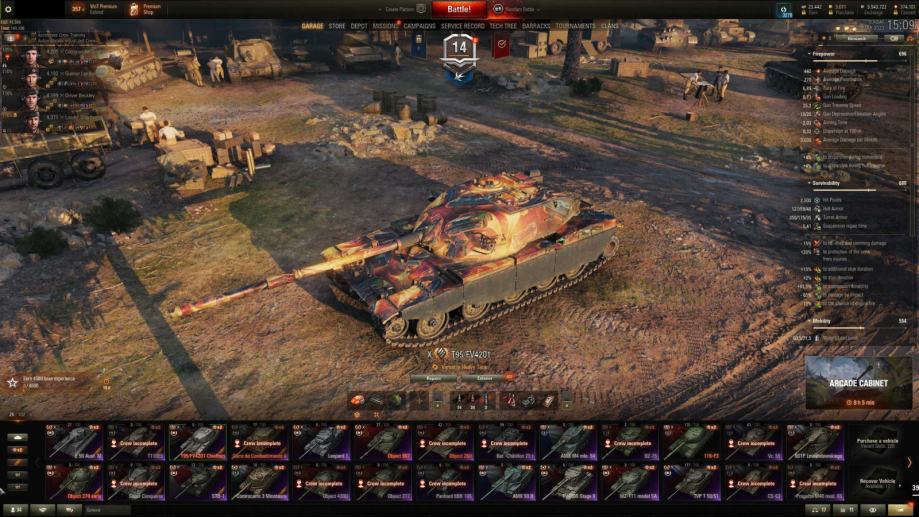This screenshot has width=919, height=517.
Task: Select the Leopard 1 in the tank carousel
Action: pyautogui.click(x=323, y=442)
